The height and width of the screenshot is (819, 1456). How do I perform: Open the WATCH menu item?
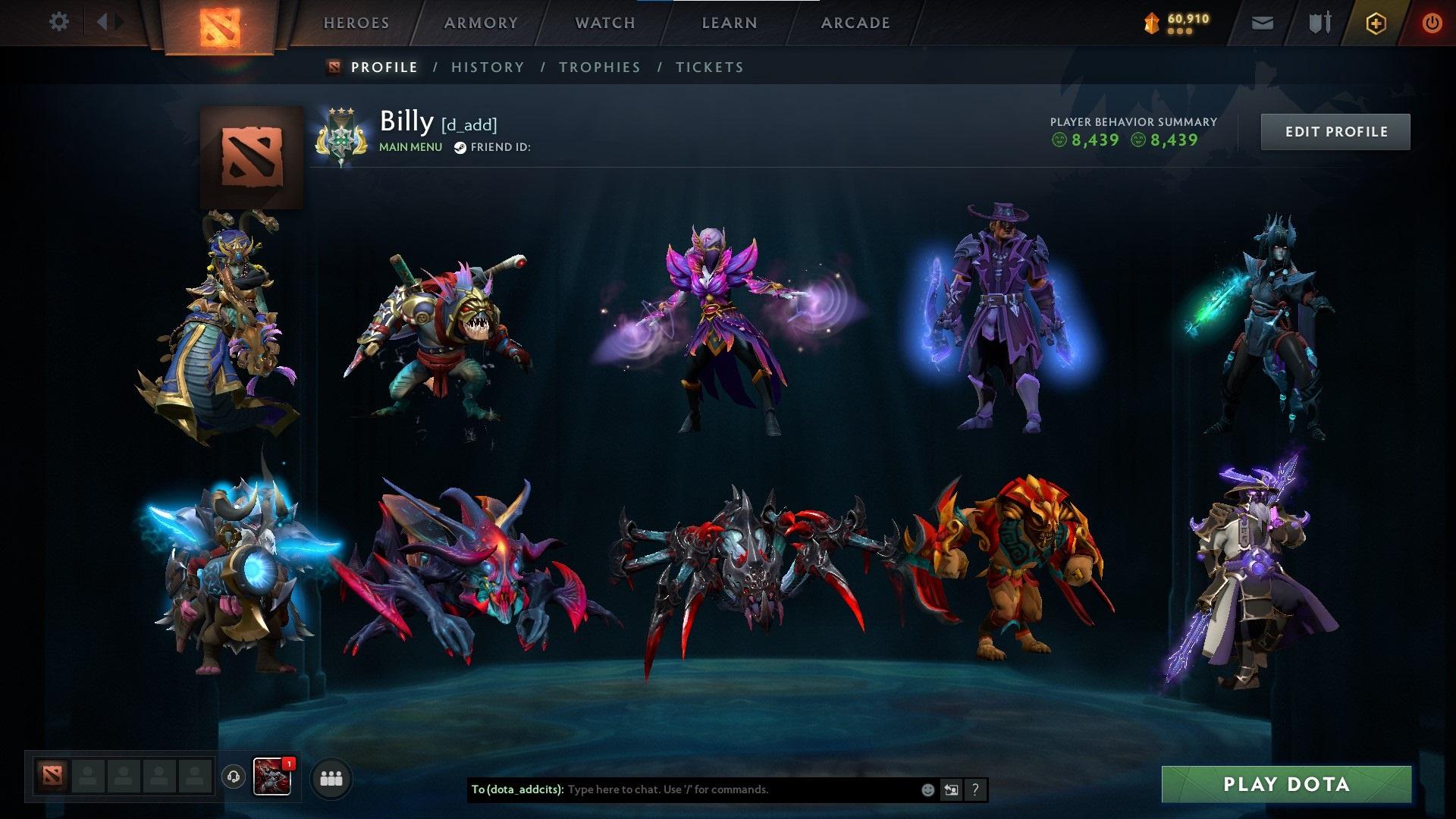(x=604, y=23)
